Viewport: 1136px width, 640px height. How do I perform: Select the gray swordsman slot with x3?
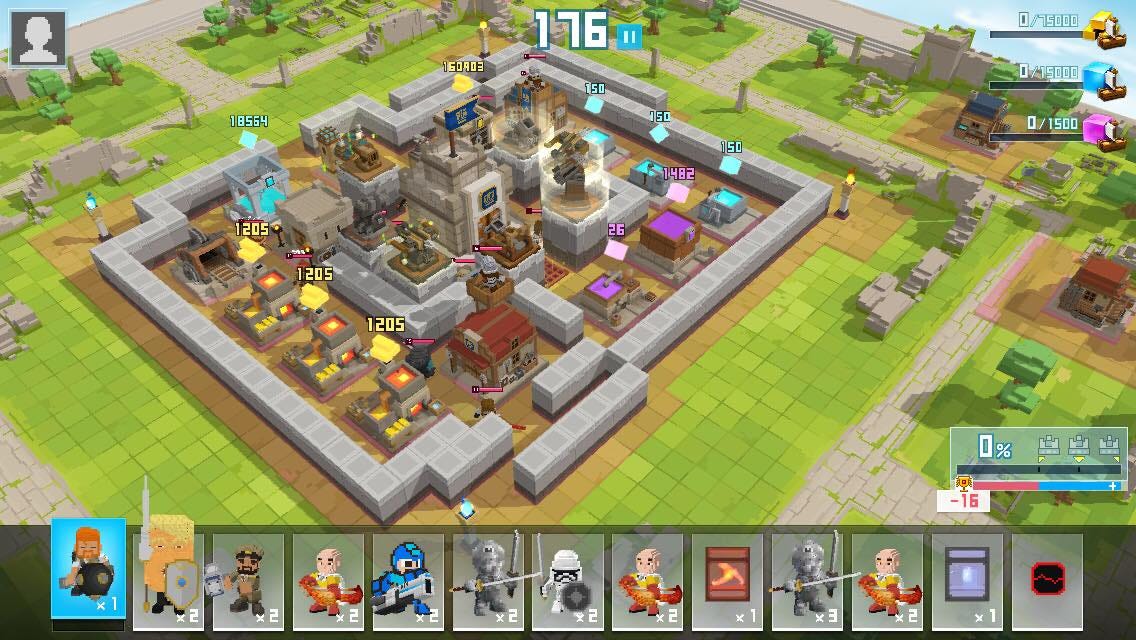click(807, 573)
